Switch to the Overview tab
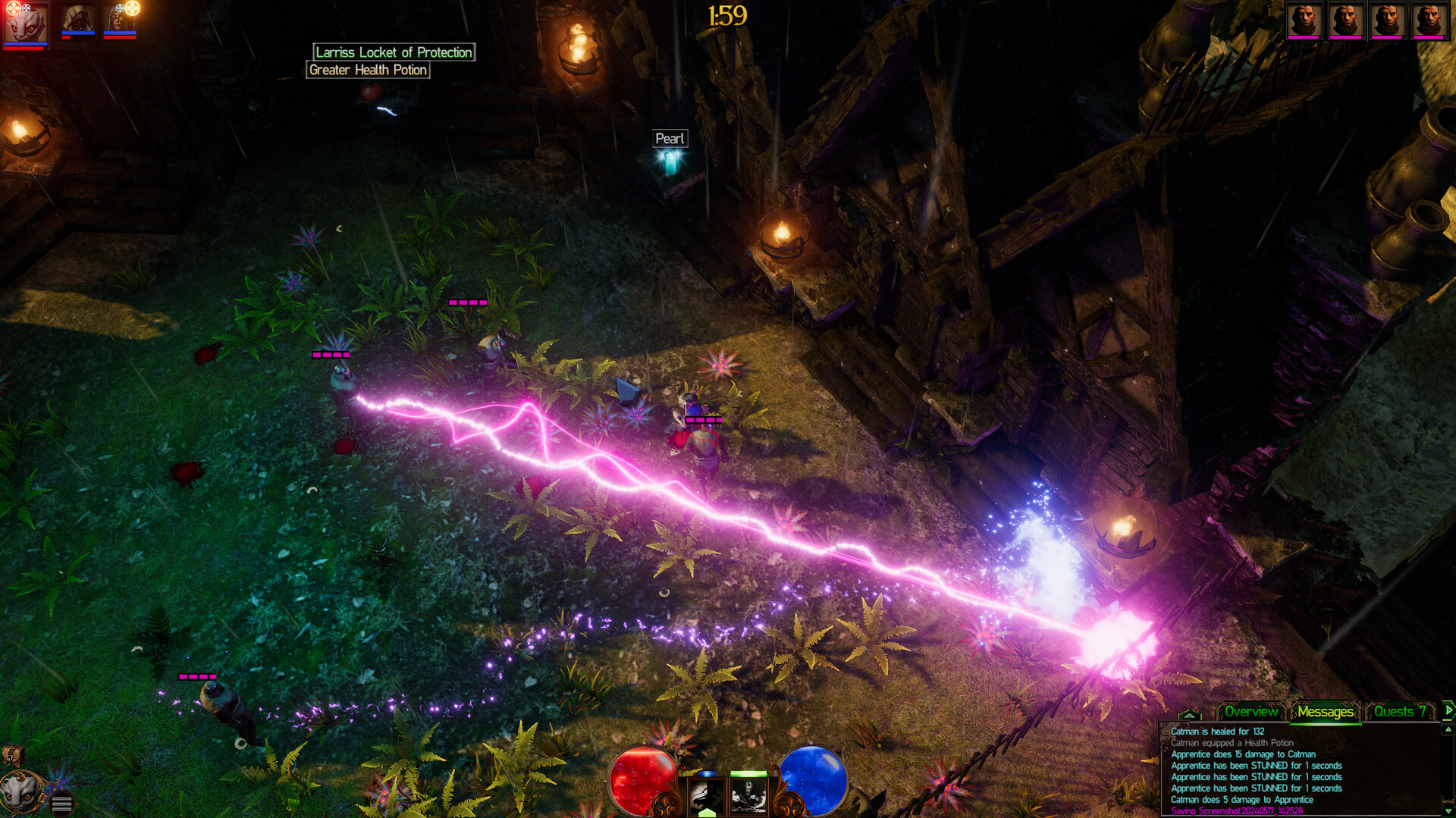The height and width of the screenshot is (818, 1456). coord(1251,712)
